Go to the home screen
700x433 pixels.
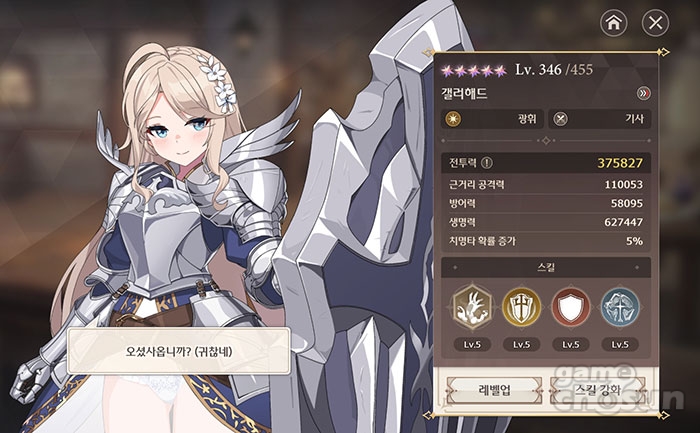pyautogui.click(x=613, y=22)
